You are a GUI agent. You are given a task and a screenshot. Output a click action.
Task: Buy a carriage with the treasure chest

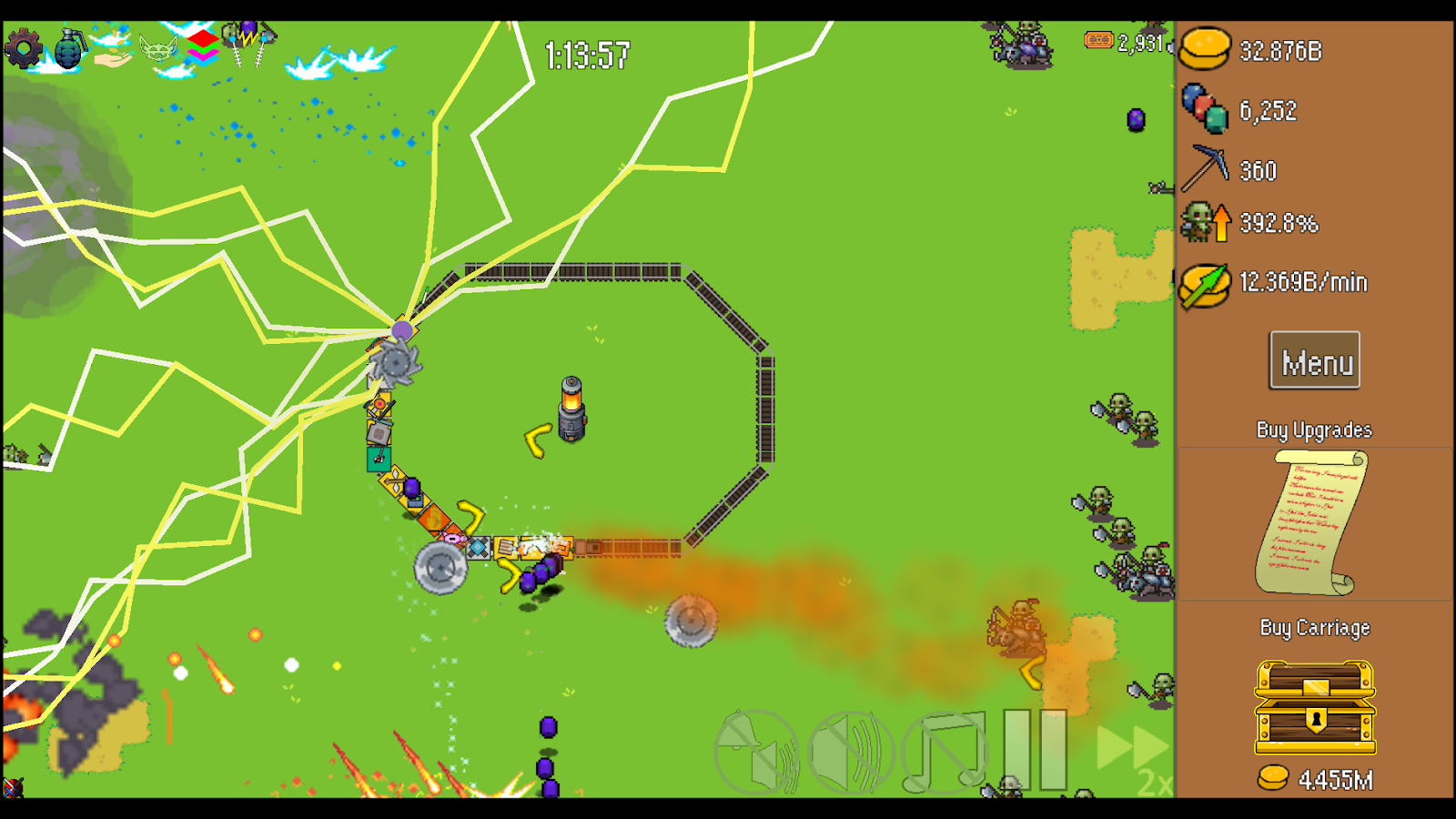pyautogui.click(x=1315, y=708)
